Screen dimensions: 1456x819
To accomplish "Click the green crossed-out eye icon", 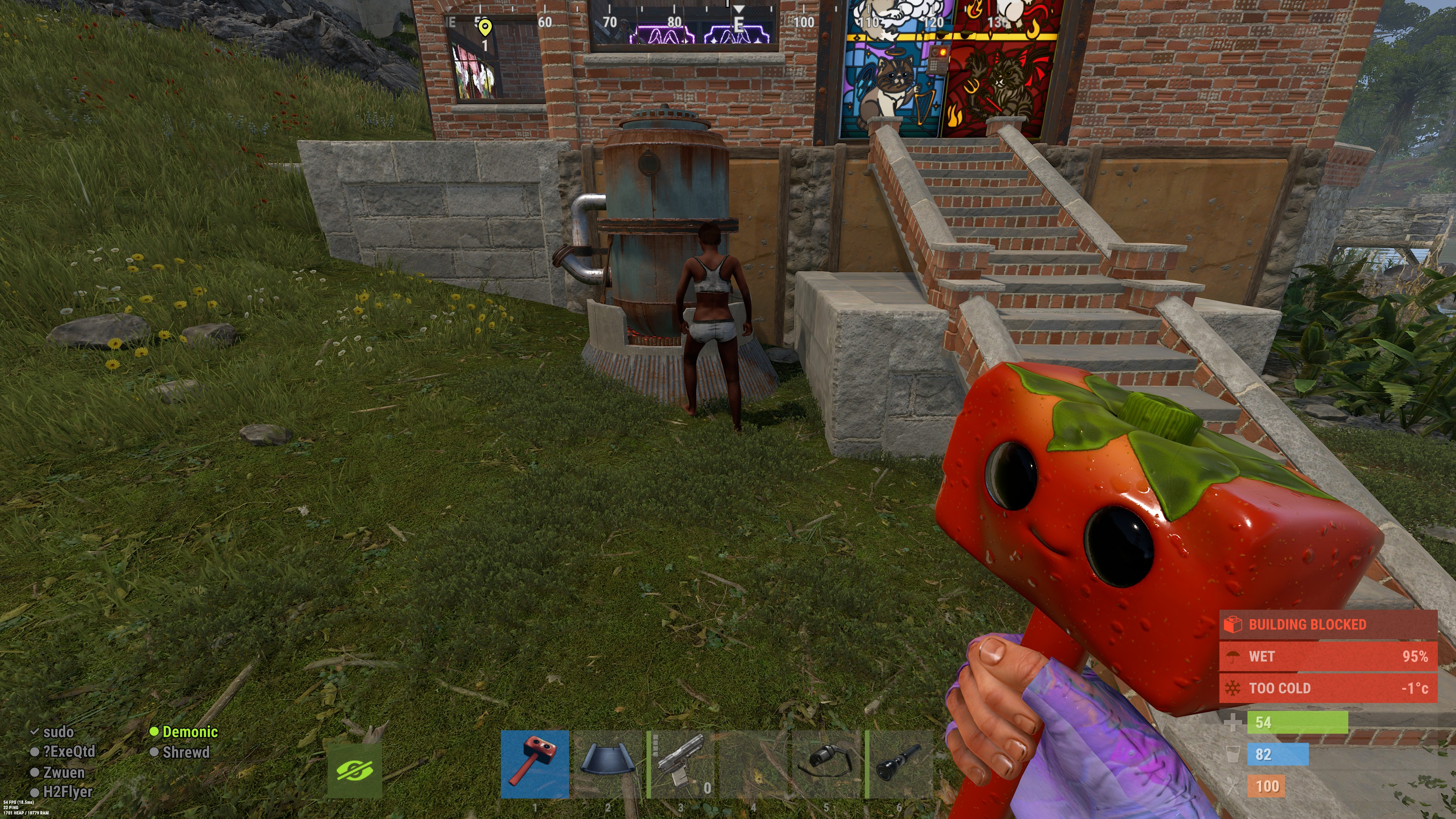I will [355, 770].
